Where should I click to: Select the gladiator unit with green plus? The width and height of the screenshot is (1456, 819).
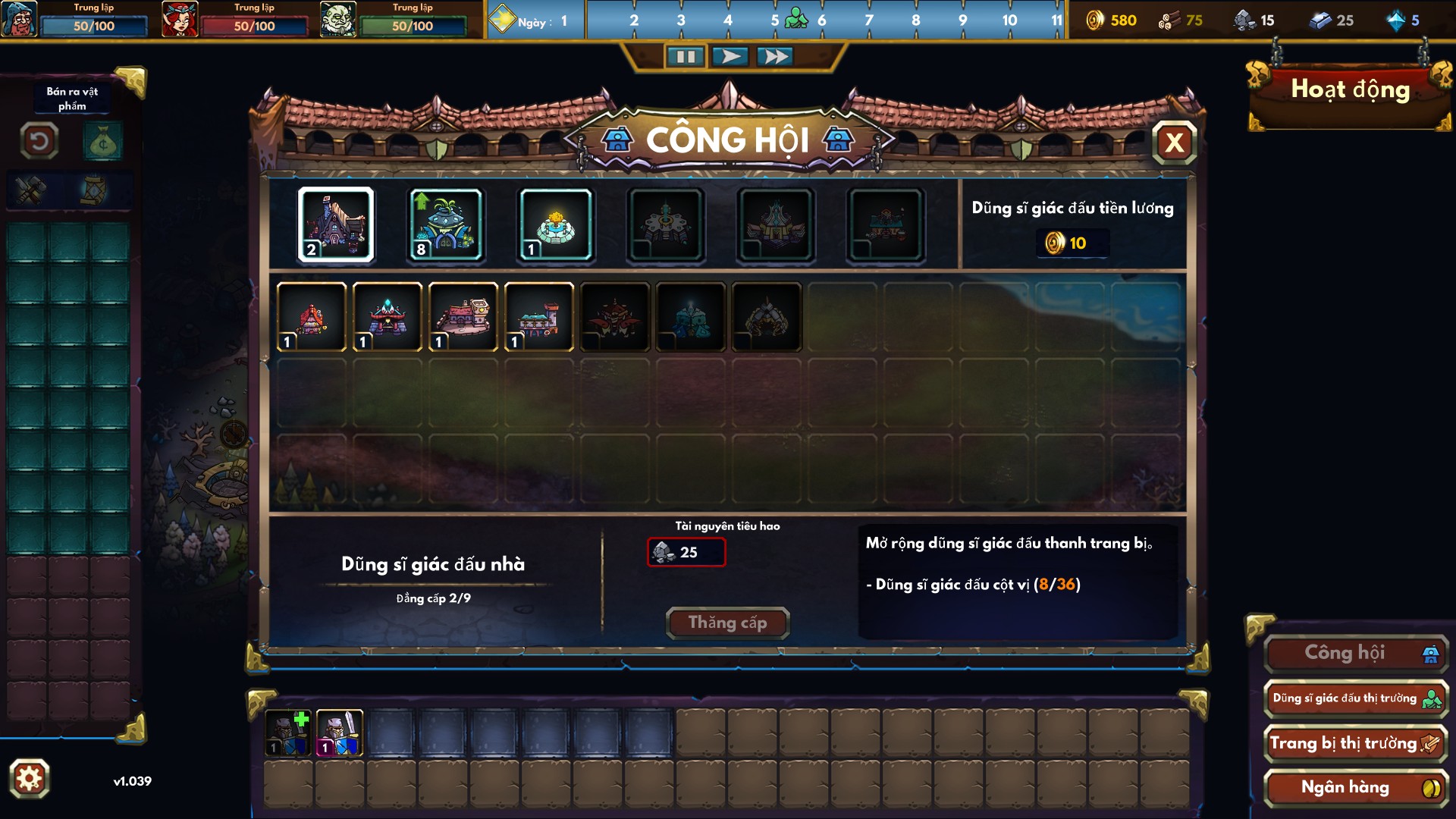pyautogui.click(x=288, y=732)
